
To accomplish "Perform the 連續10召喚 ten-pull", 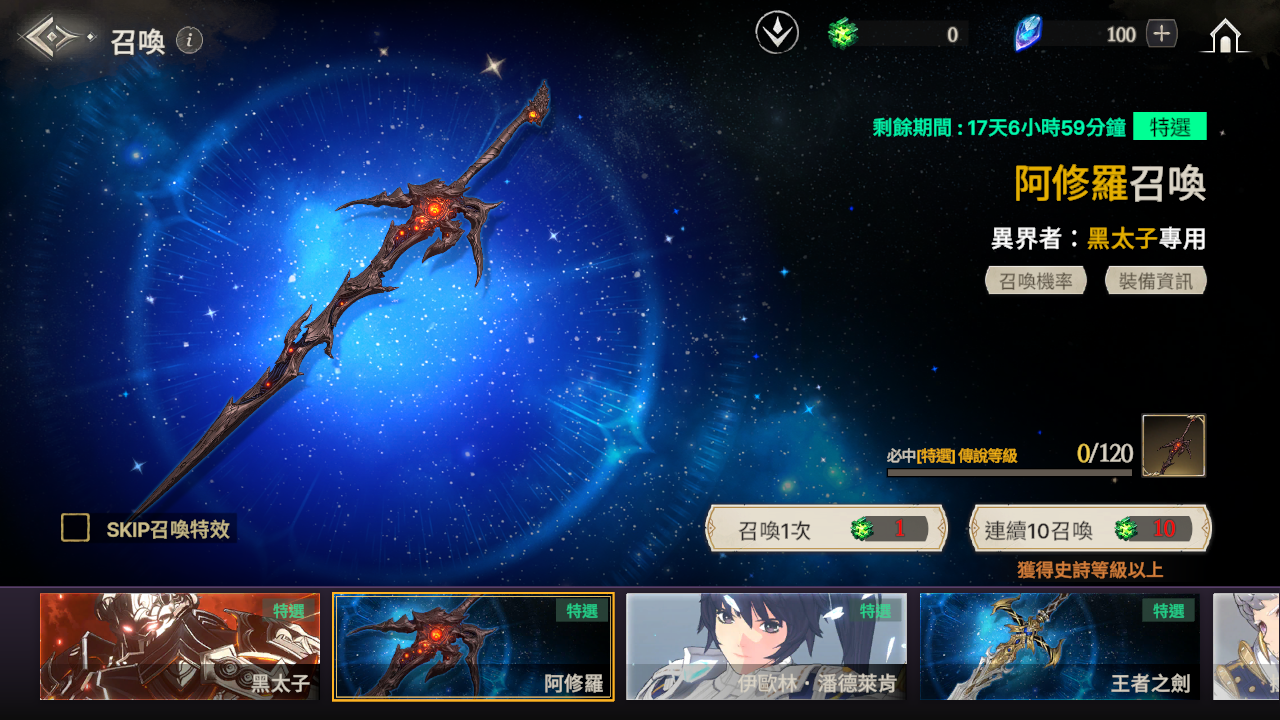I will (x=1090, y=529).
